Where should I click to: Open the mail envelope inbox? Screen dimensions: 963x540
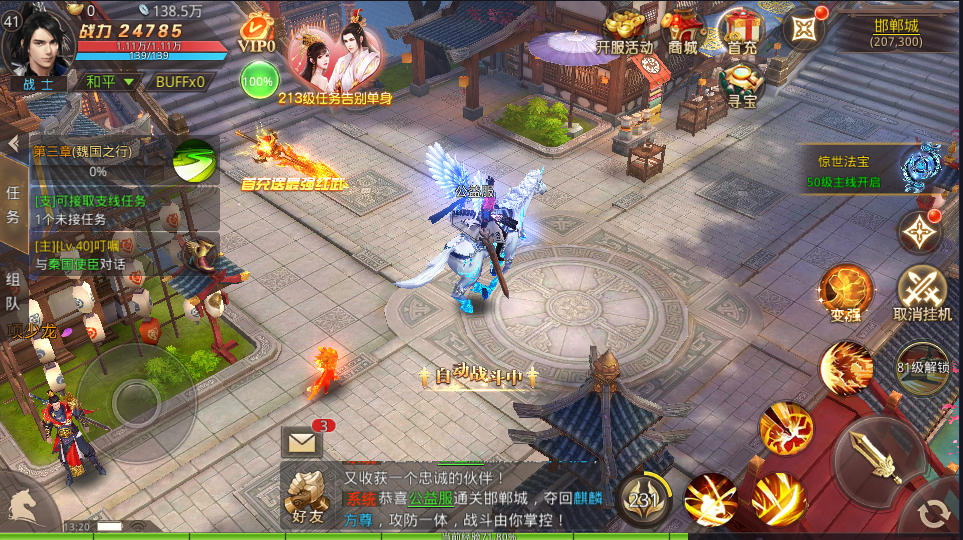(301, 440)
